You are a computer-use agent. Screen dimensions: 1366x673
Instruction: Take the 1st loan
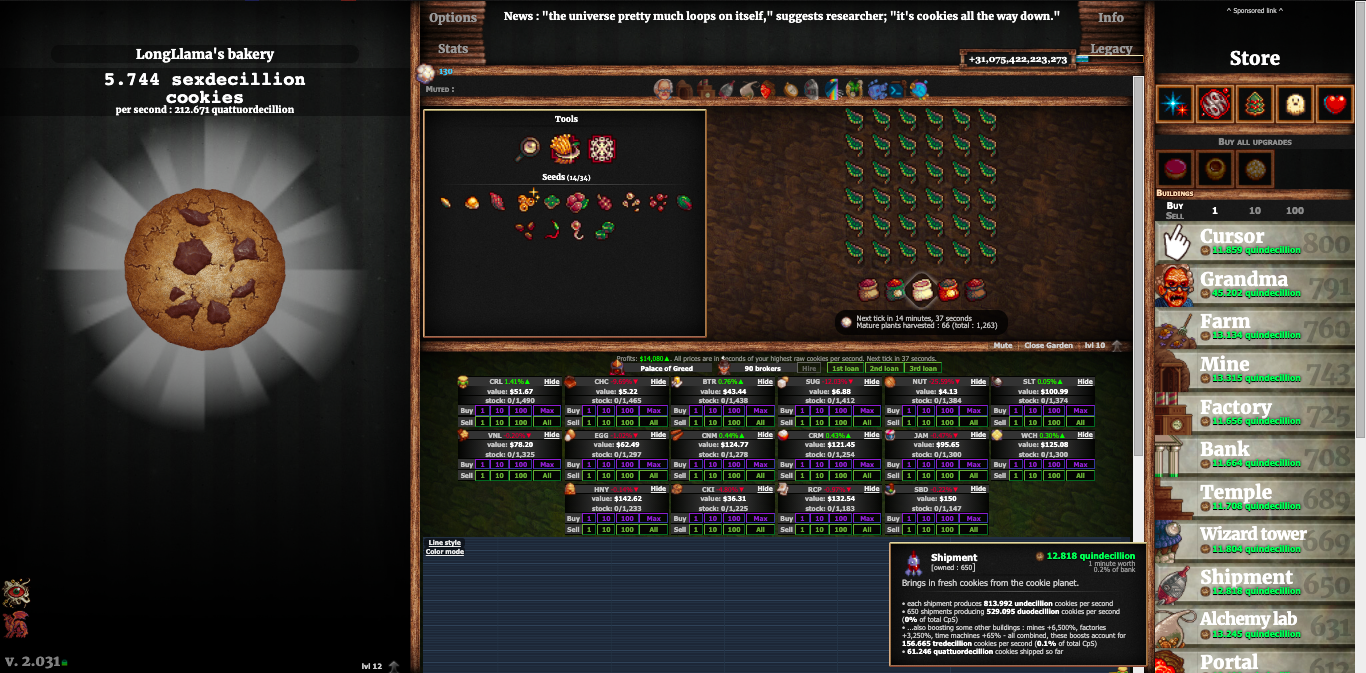pos(845,369)
